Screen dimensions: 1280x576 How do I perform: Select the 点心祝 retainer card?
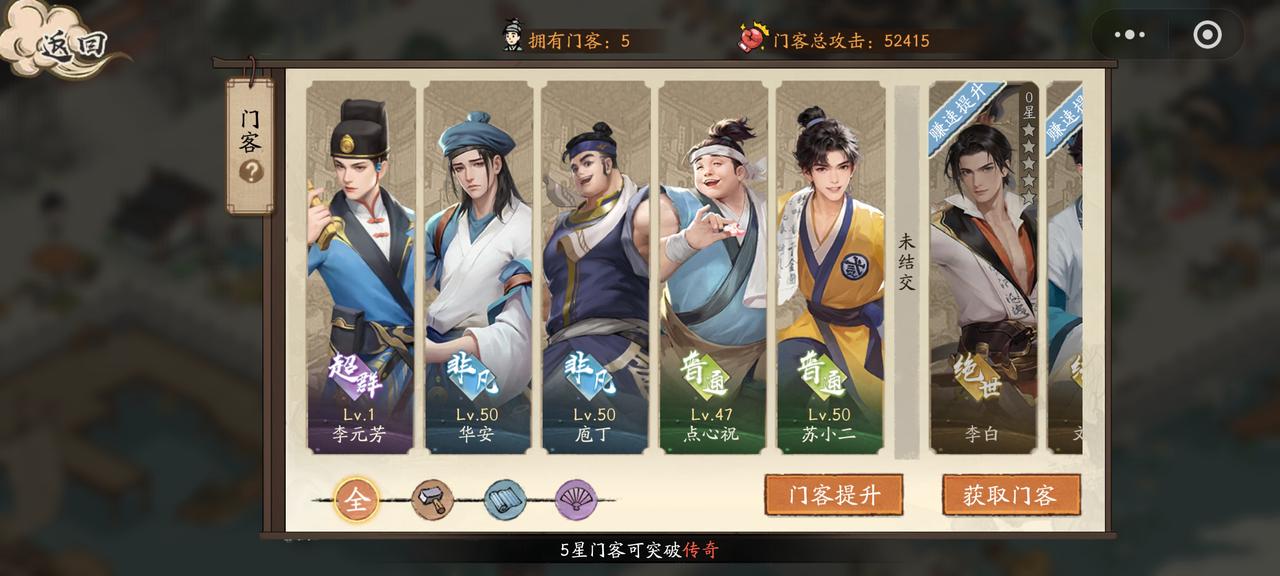[x=711, y=268]
